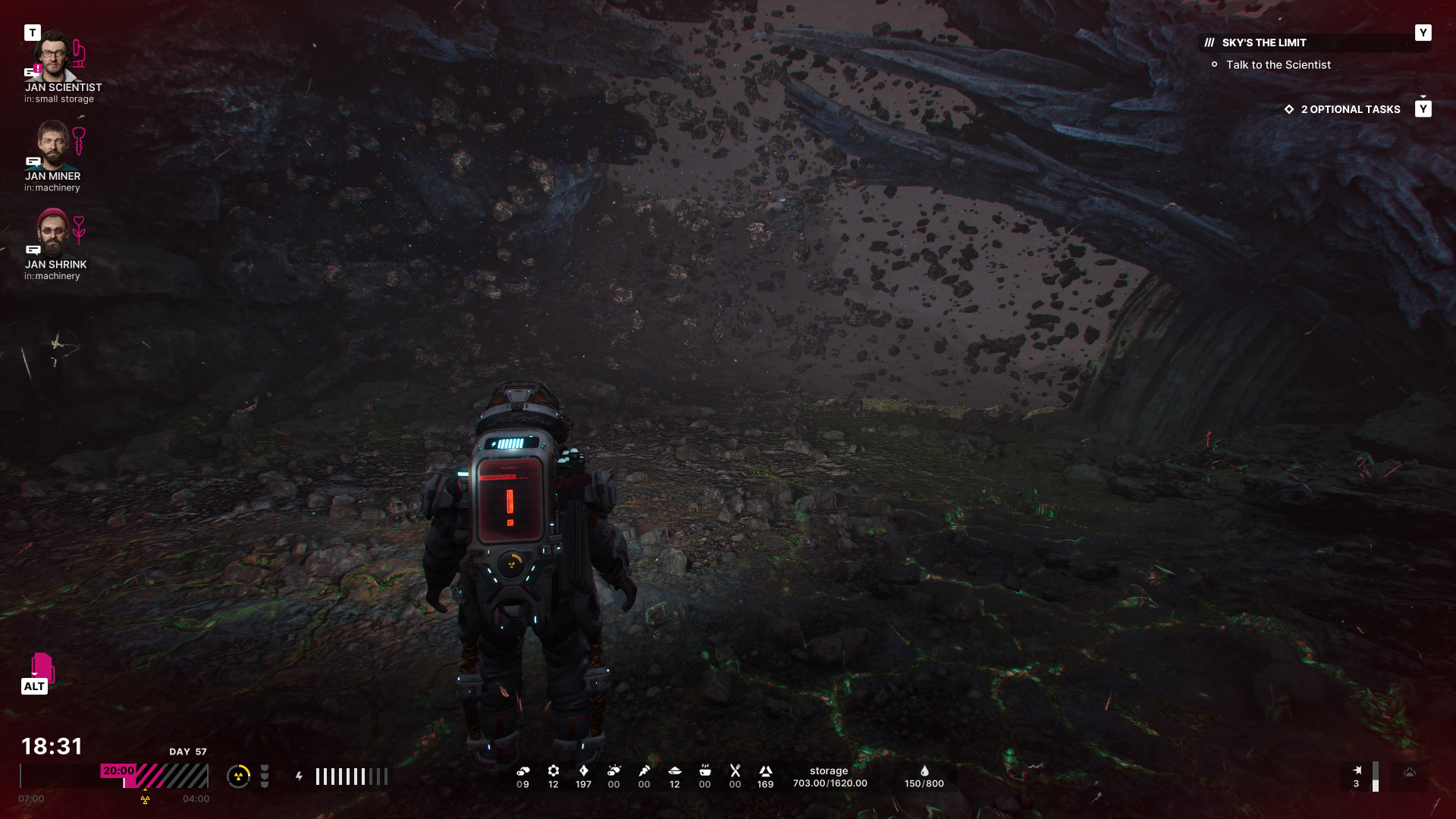Select Jan Miner's portrait
Viewport: 1456px width, 819px height.
52,145
